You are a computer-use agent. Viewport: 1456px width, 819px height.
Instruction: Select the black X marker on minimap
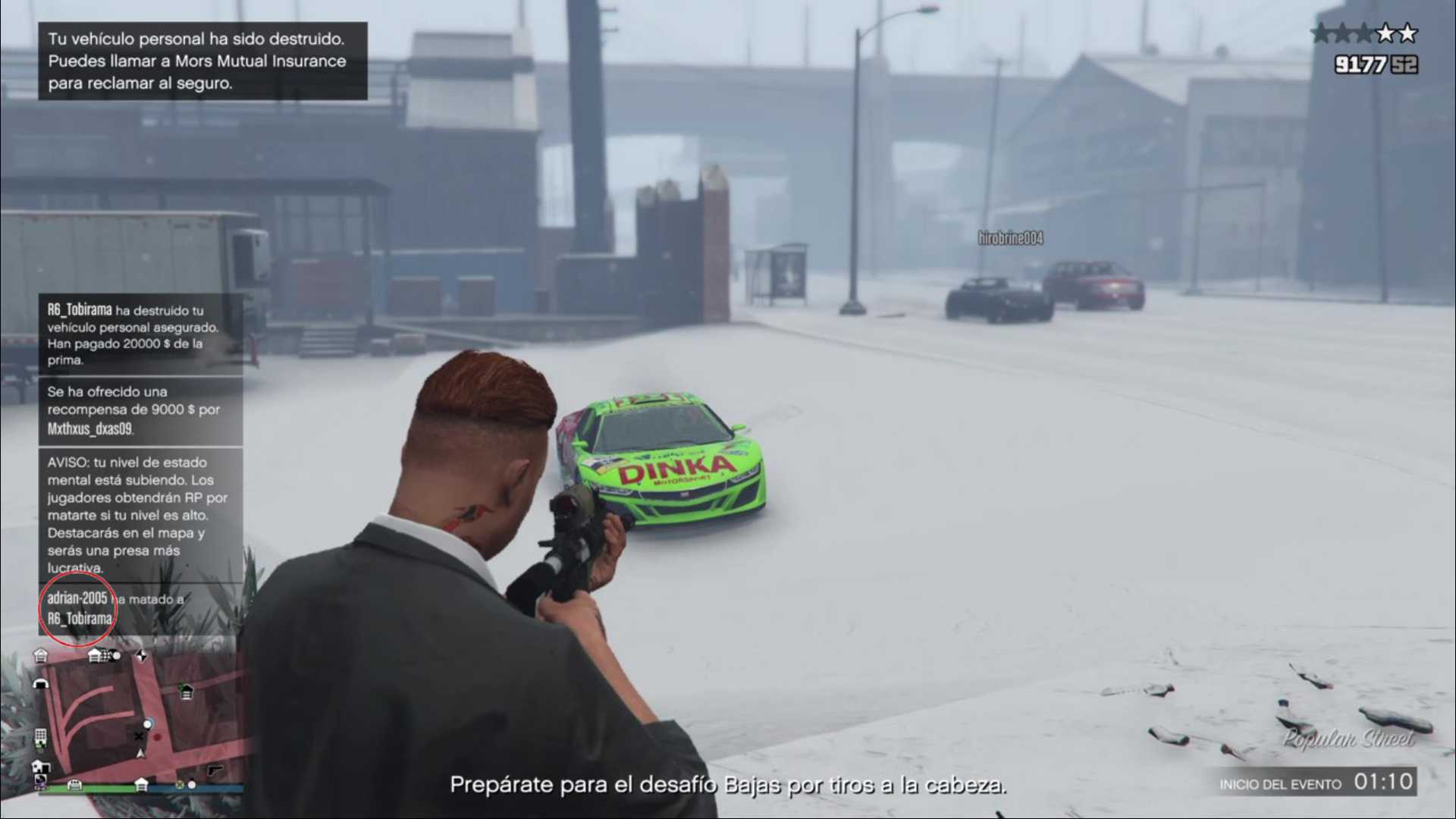pyautogui.click(x=139, y=736)
